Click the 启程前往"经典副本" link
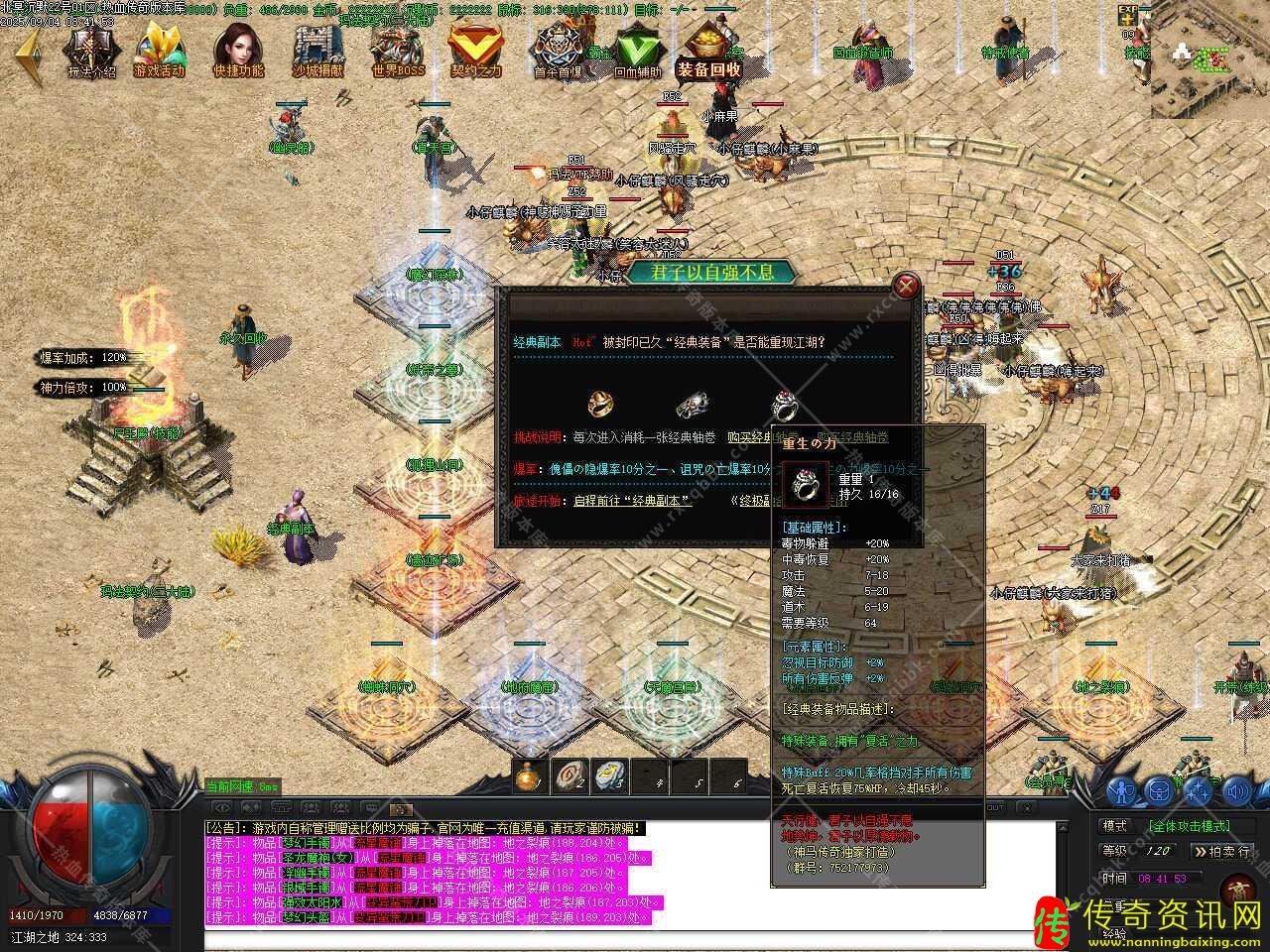 click(631, 501)
